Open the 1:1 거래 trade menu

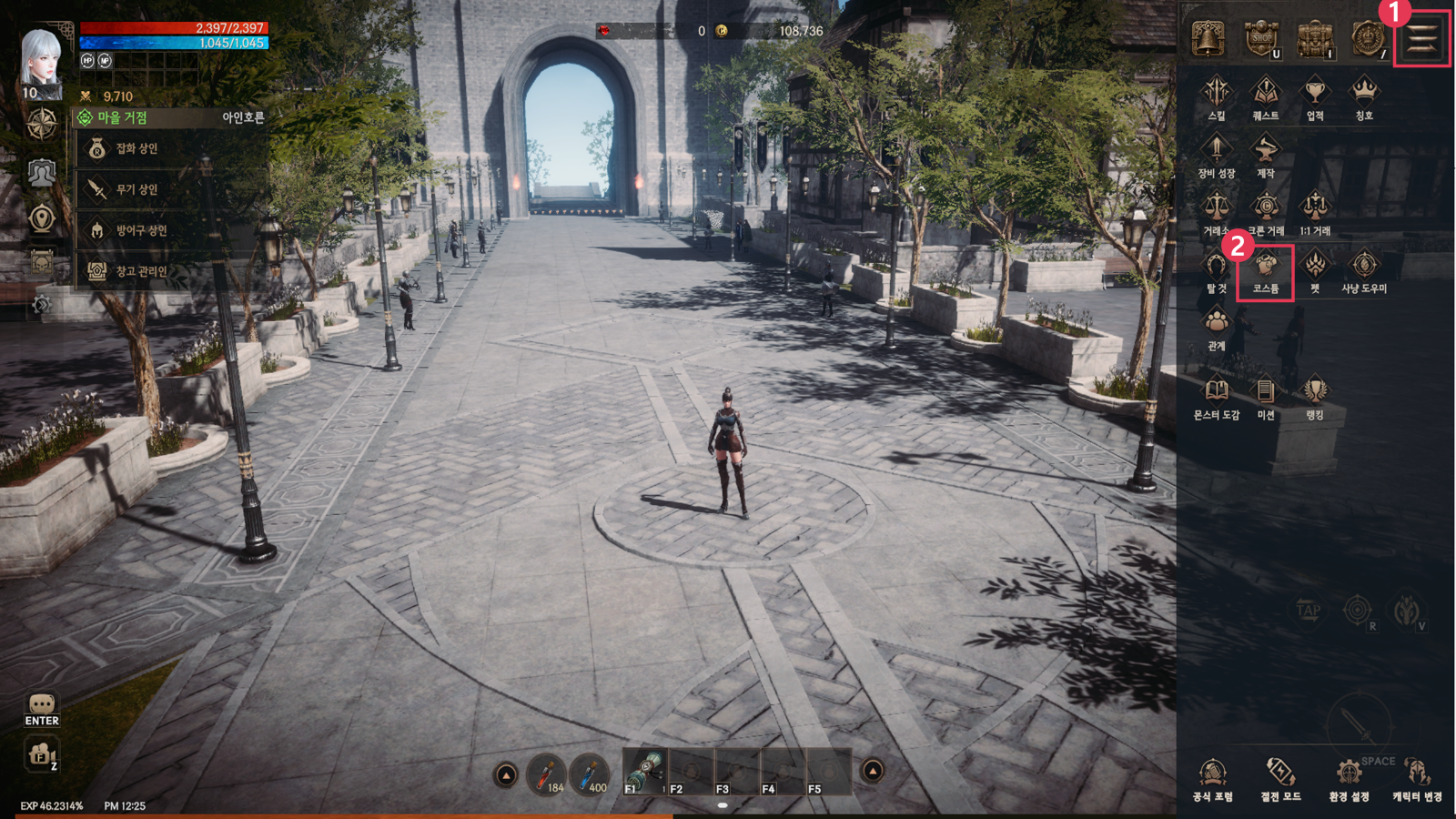[x=1314, y=213]
